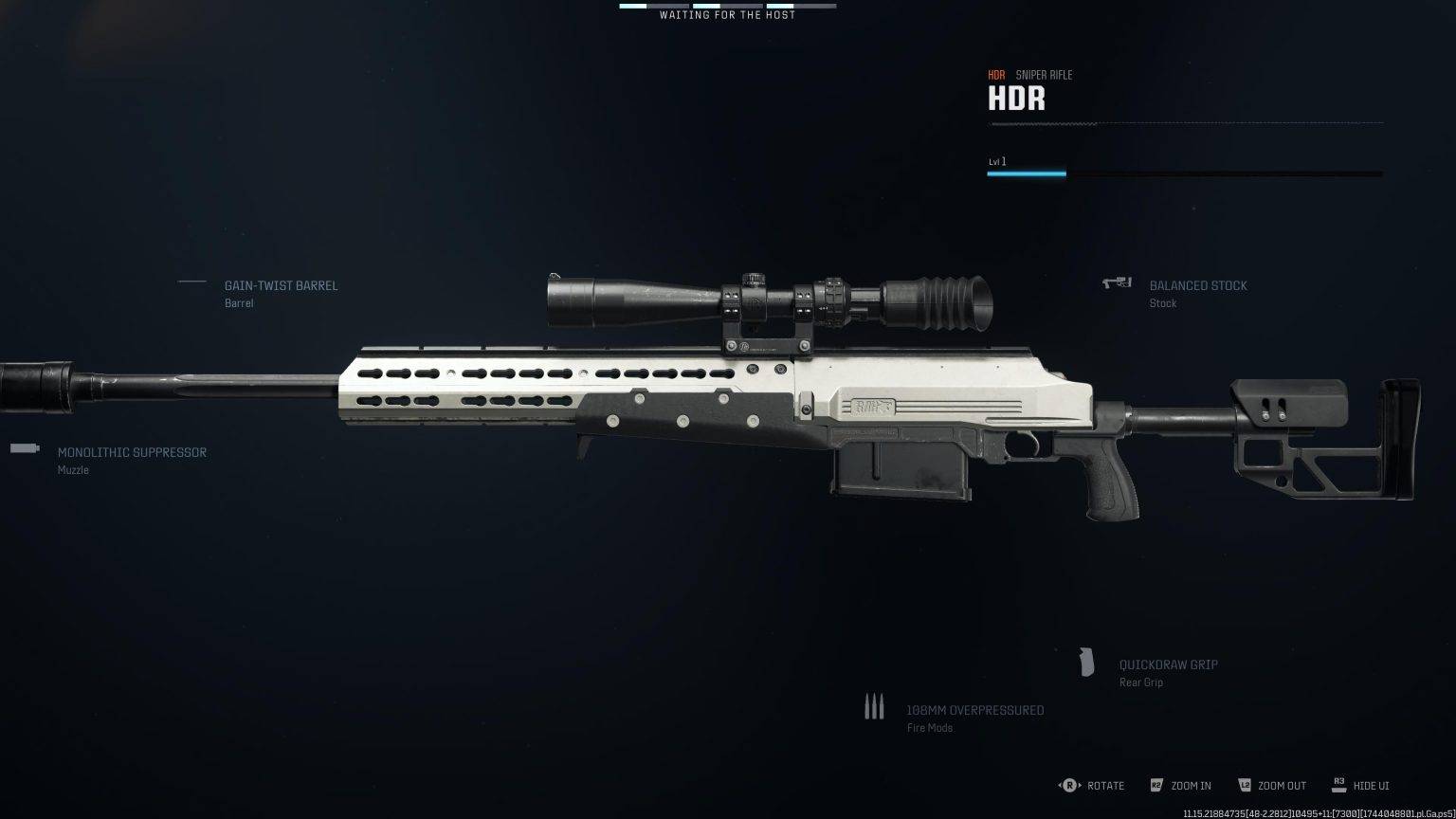
Task: Select the Quickdraw Grip rear grip slot
Action: (x=1168, y=665)
